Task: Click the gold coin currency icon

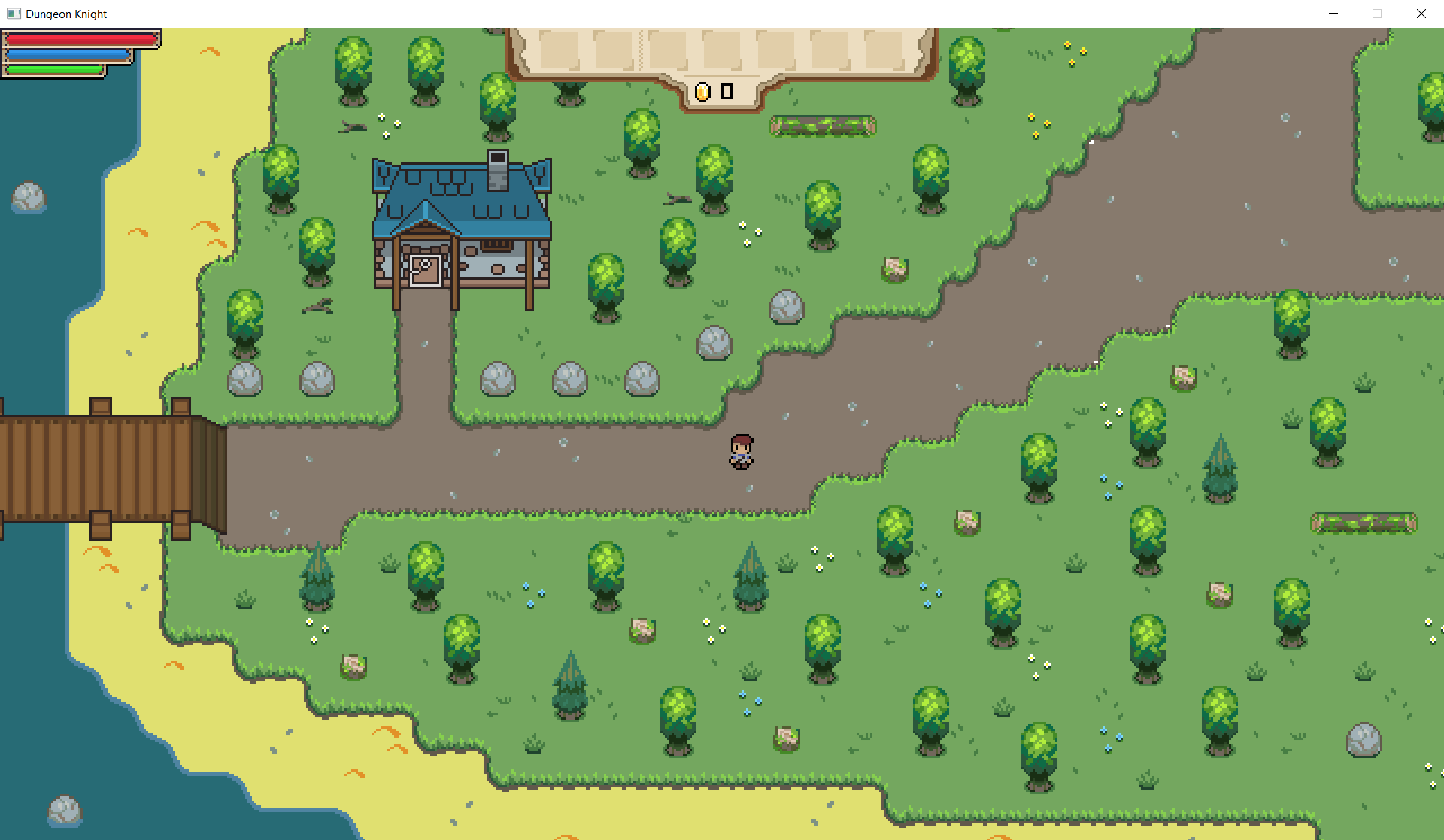Action: 702,92
